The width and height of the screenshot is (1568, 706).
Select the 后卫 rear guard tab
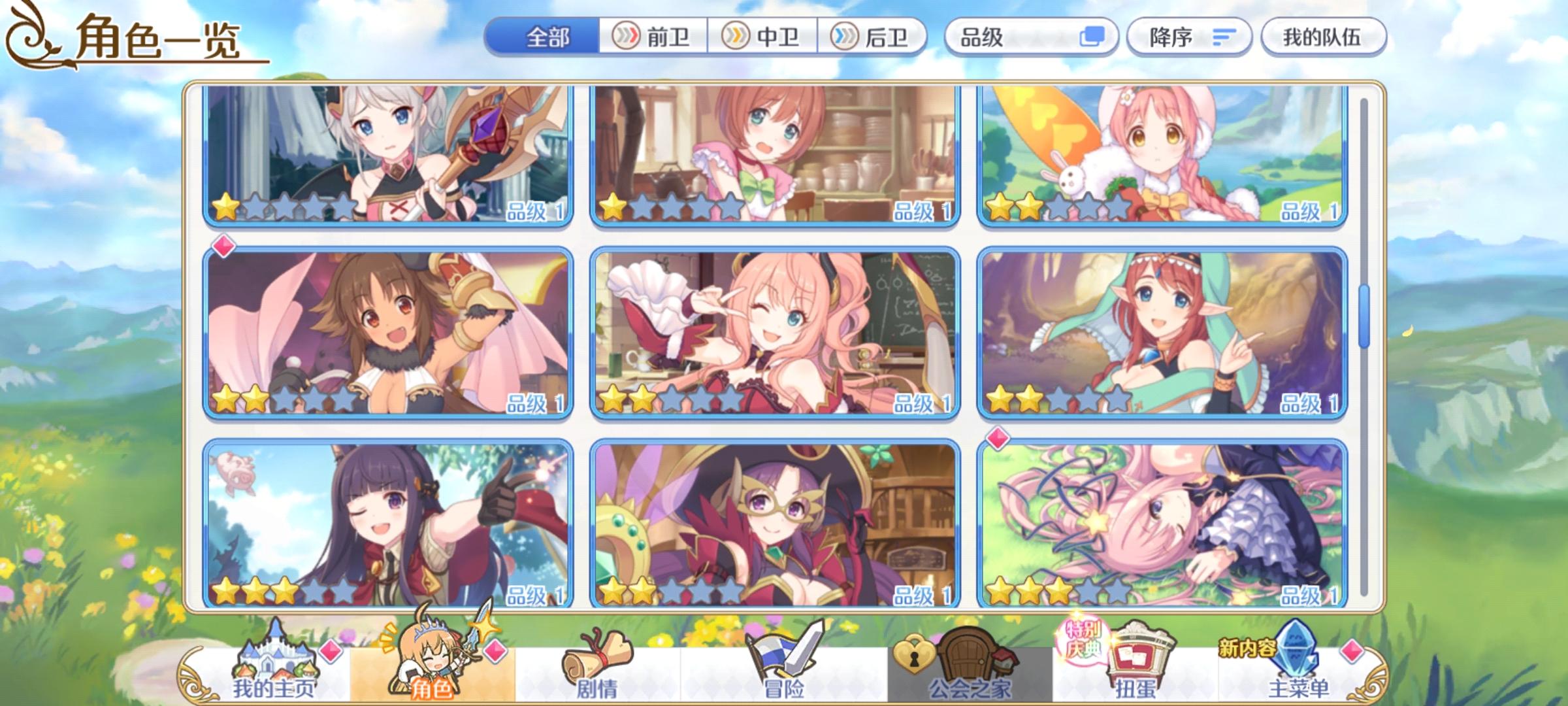pyautogui.click(x=874, y=37)
